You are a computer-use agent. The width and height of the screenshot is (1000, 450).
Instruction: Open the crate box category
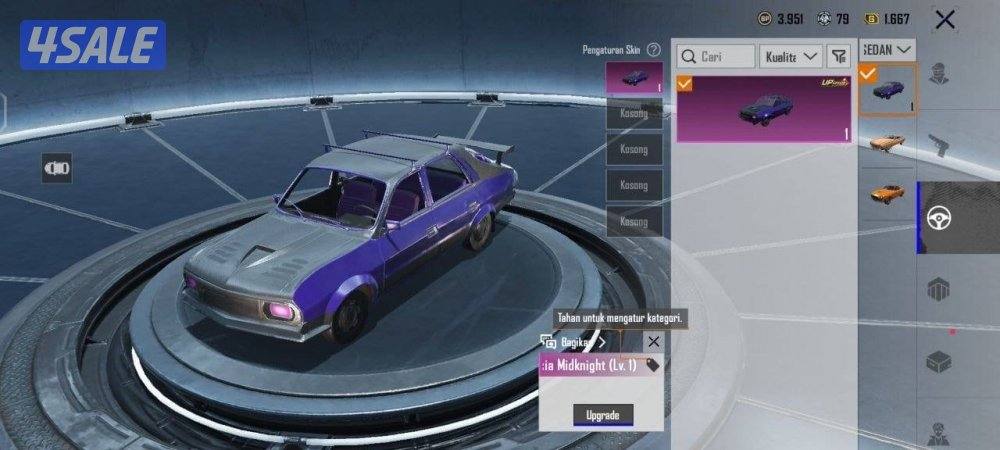938,360
